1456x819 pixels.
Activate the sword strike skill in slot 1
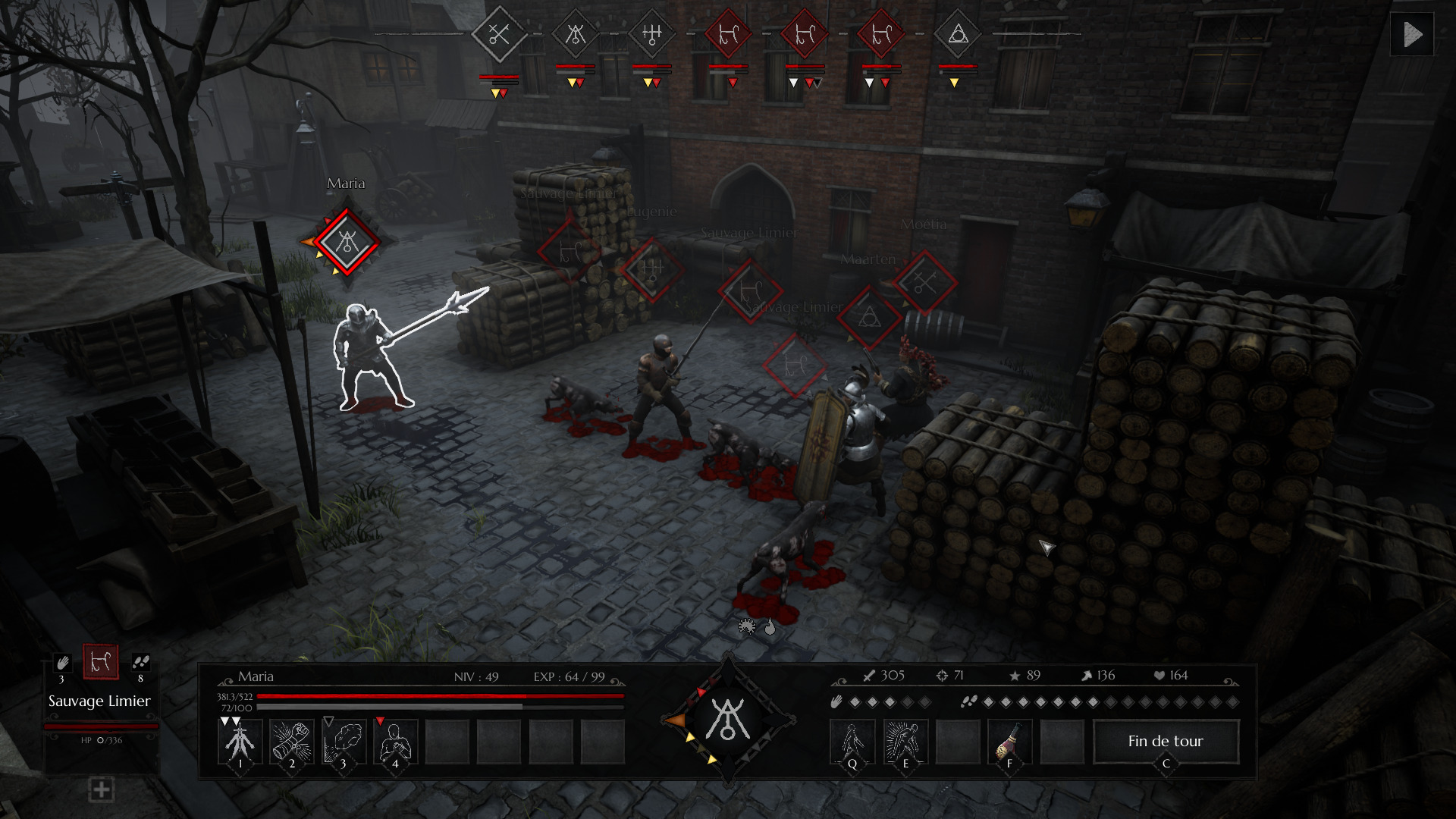(x=240, y=741)
